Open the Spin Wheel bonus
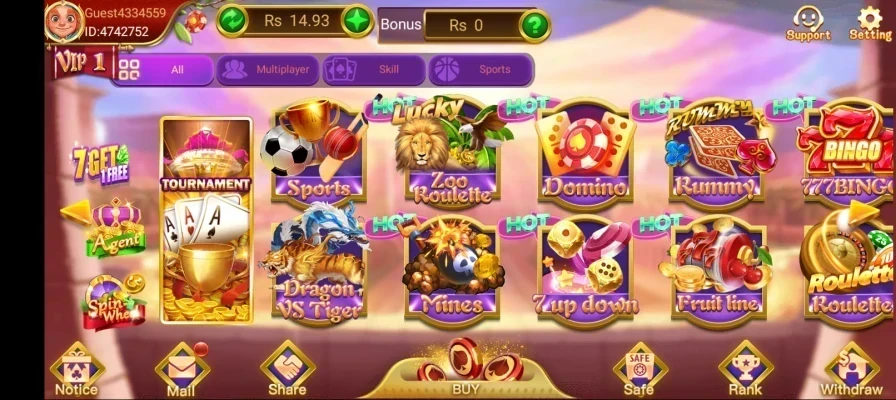Viewport: 896px width, 400px height. (x=113, y=302)
